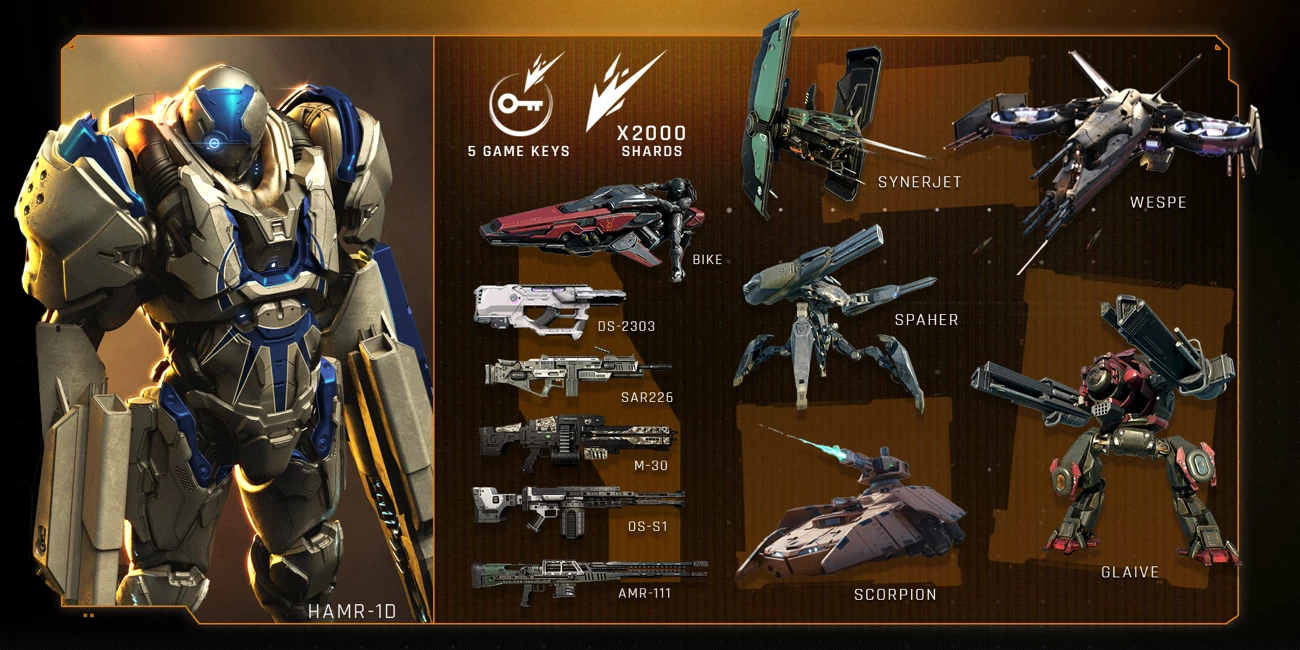
Task: Select the AMR-111 sniper rifle
Action: tap(585, 575)
